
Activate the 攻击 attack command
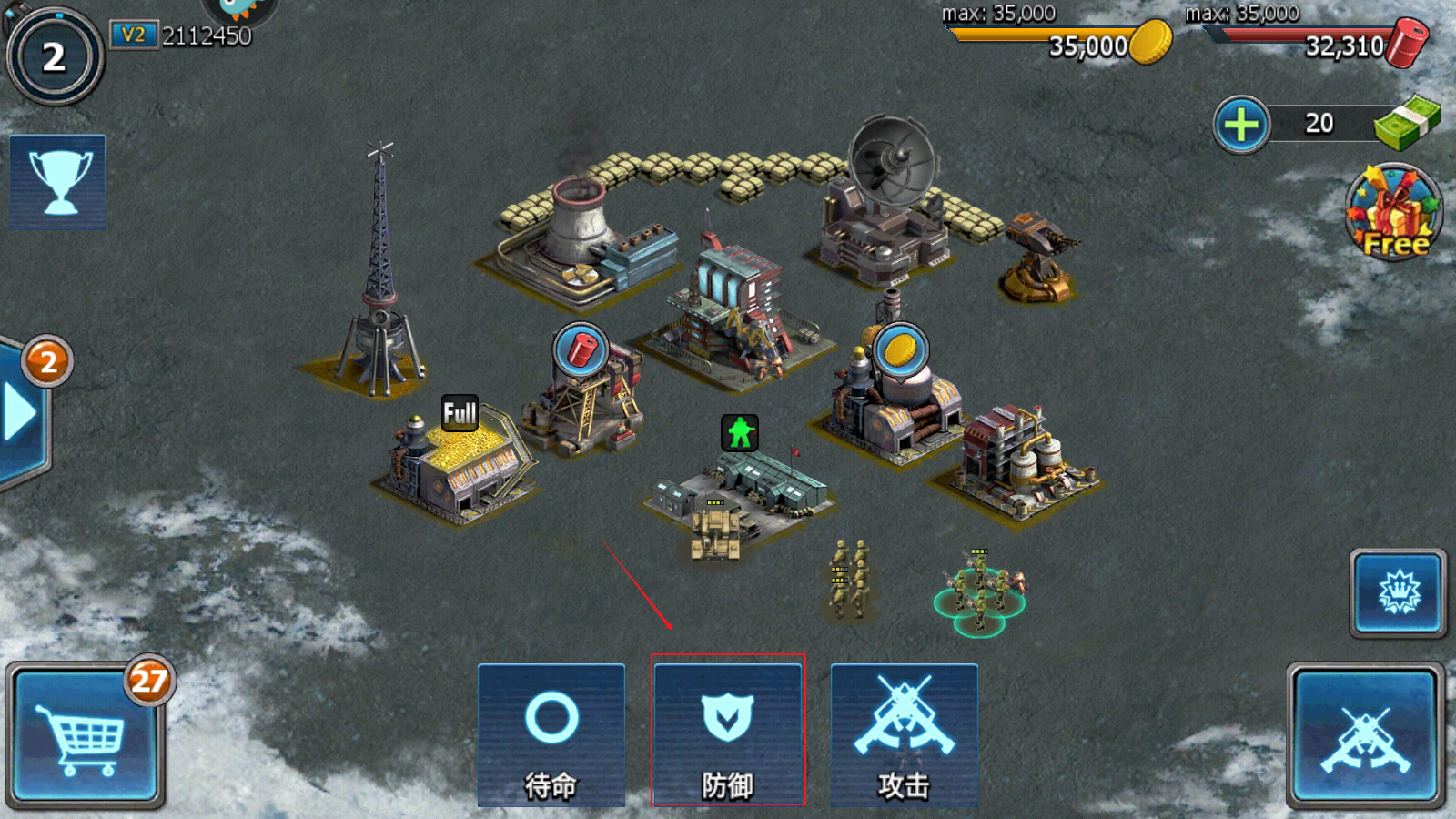pyautogui.click(x=904, y=735)
